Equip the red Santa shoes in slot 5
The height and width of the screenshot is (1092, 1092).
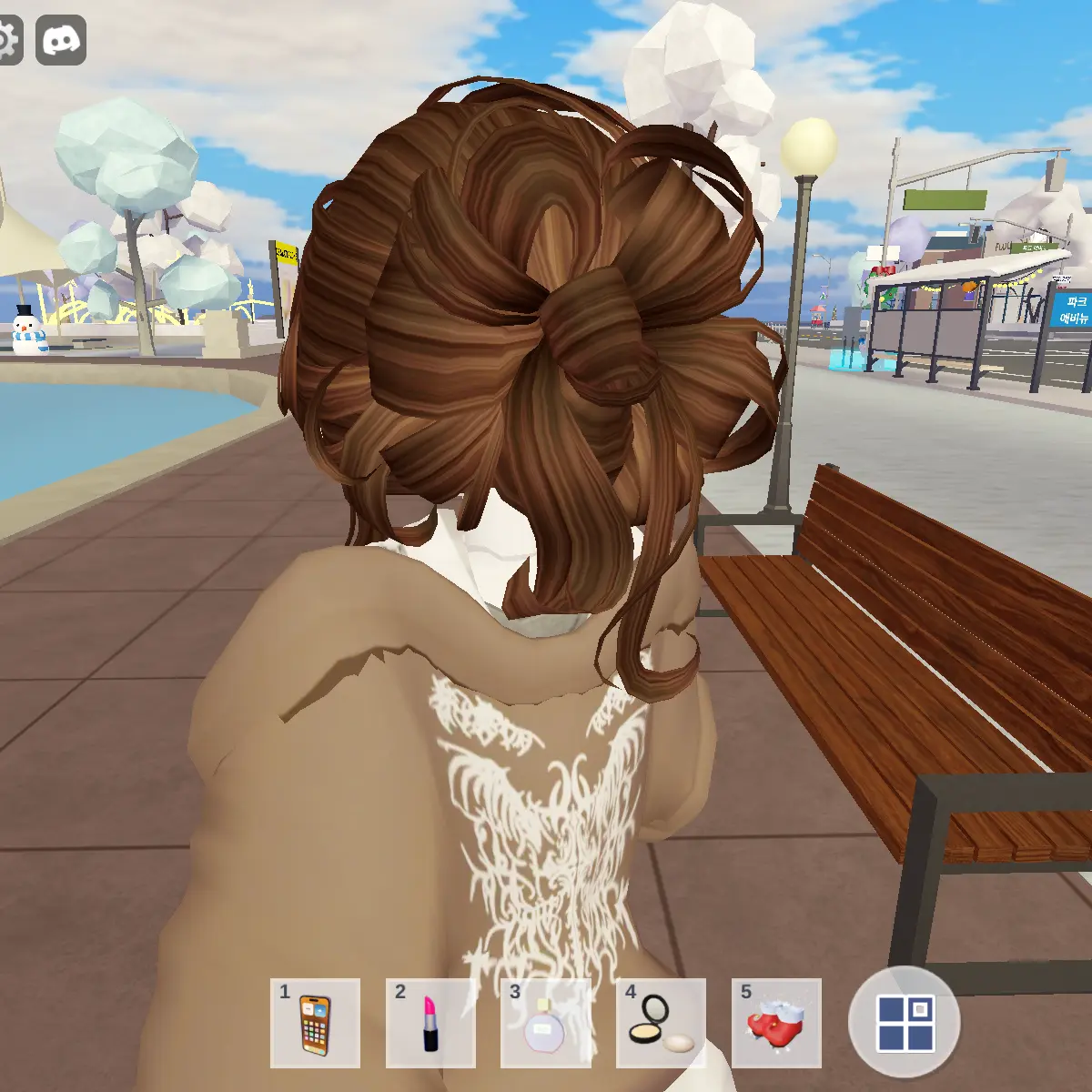776,1023
